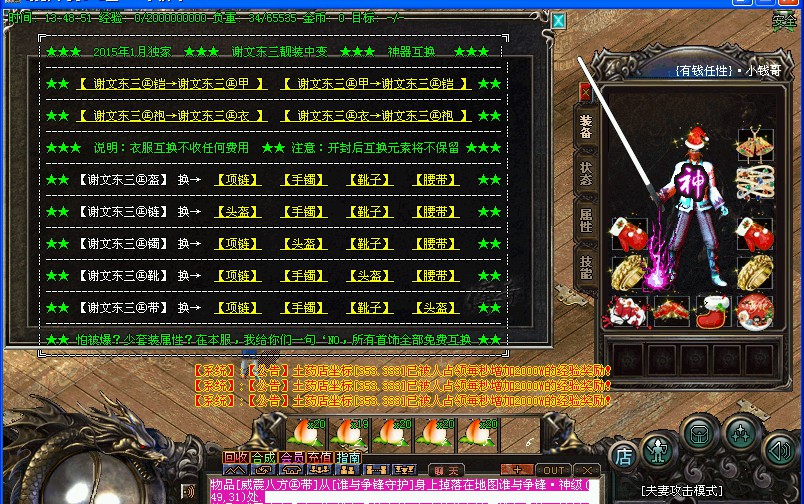Choose the 谢文东三㊣铠→谢文东三㊣甲 exchange link

point(172,84)
